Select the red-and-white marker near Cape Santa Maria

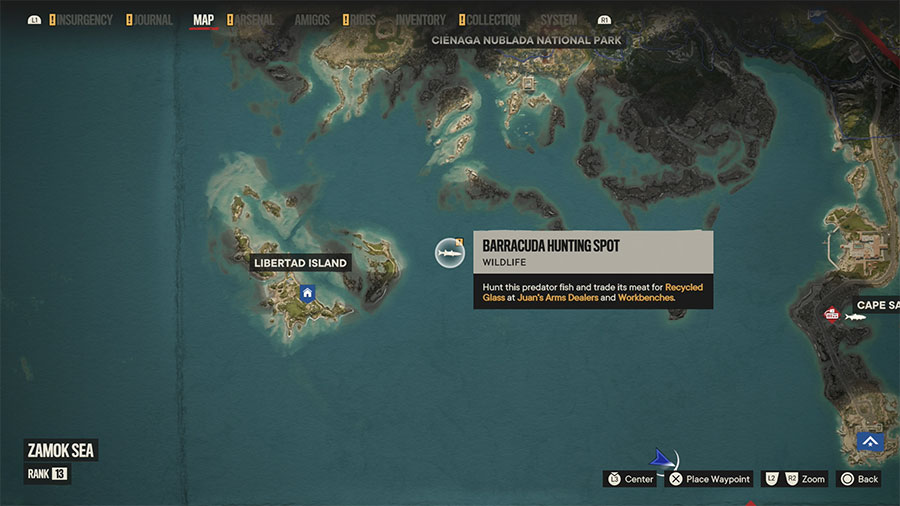click(831, 315)
